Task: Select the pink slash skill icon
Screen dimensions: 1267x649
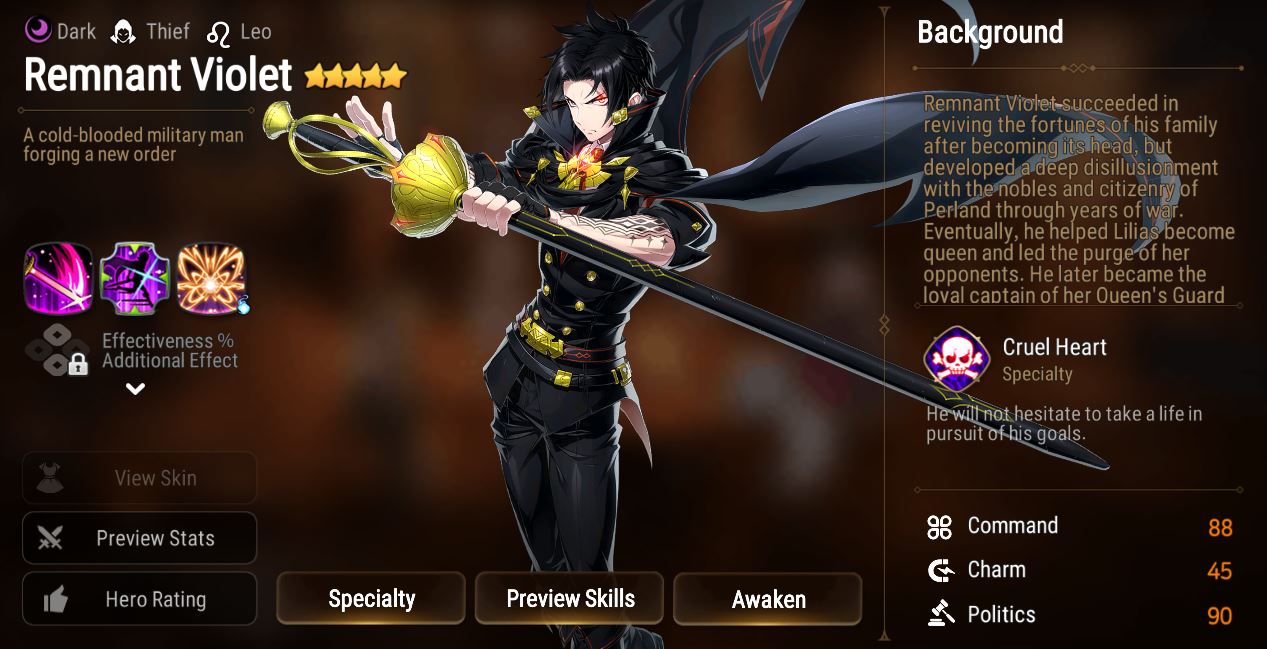Action: pos(58,277)
